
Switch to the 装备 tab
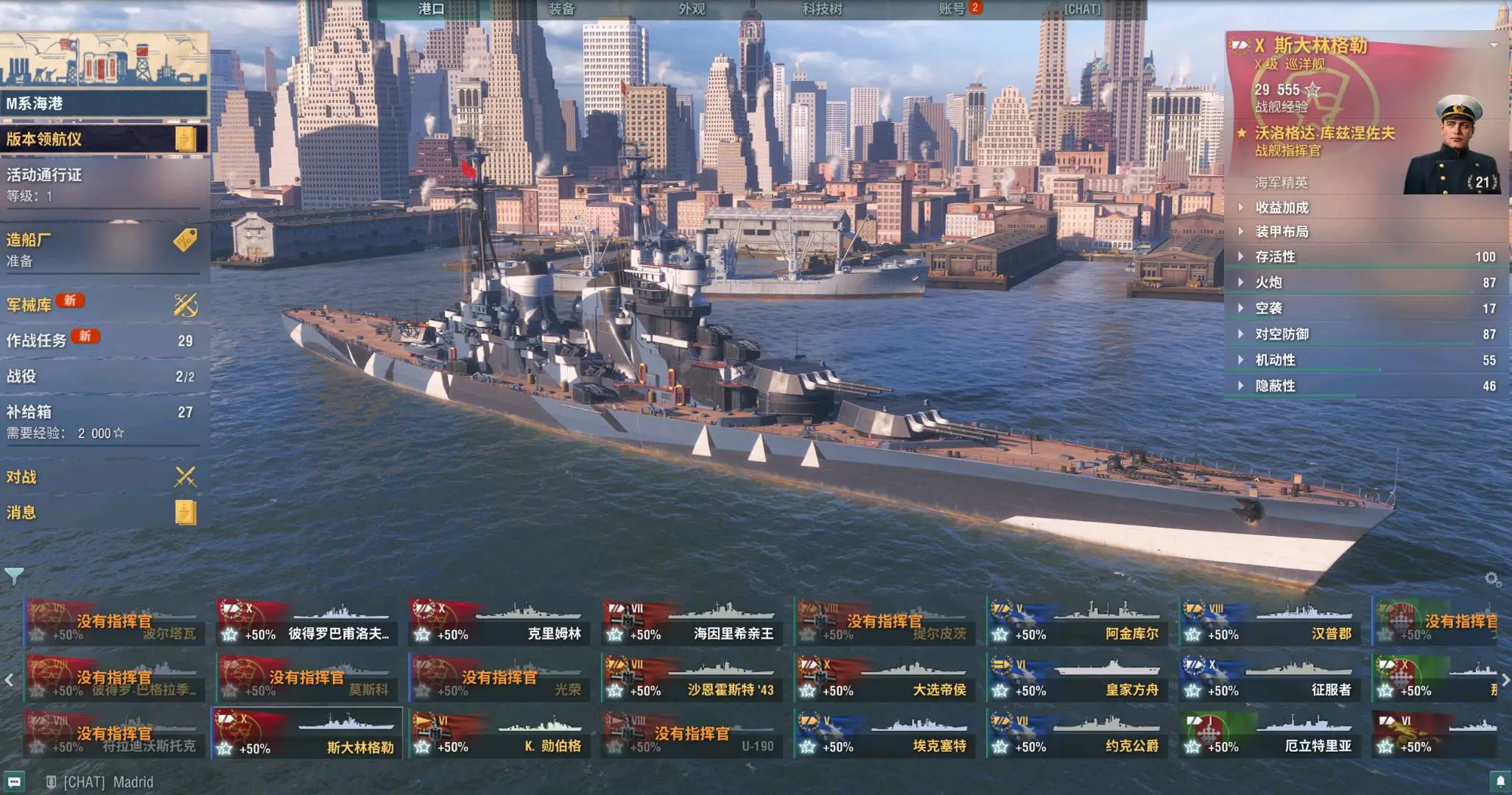pos(561,9)
